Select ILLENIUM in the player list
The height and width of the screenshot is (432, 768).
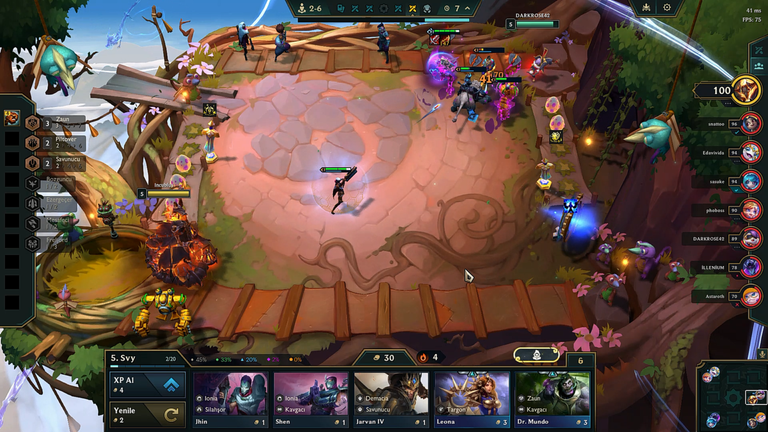click(x=750, y=267)
